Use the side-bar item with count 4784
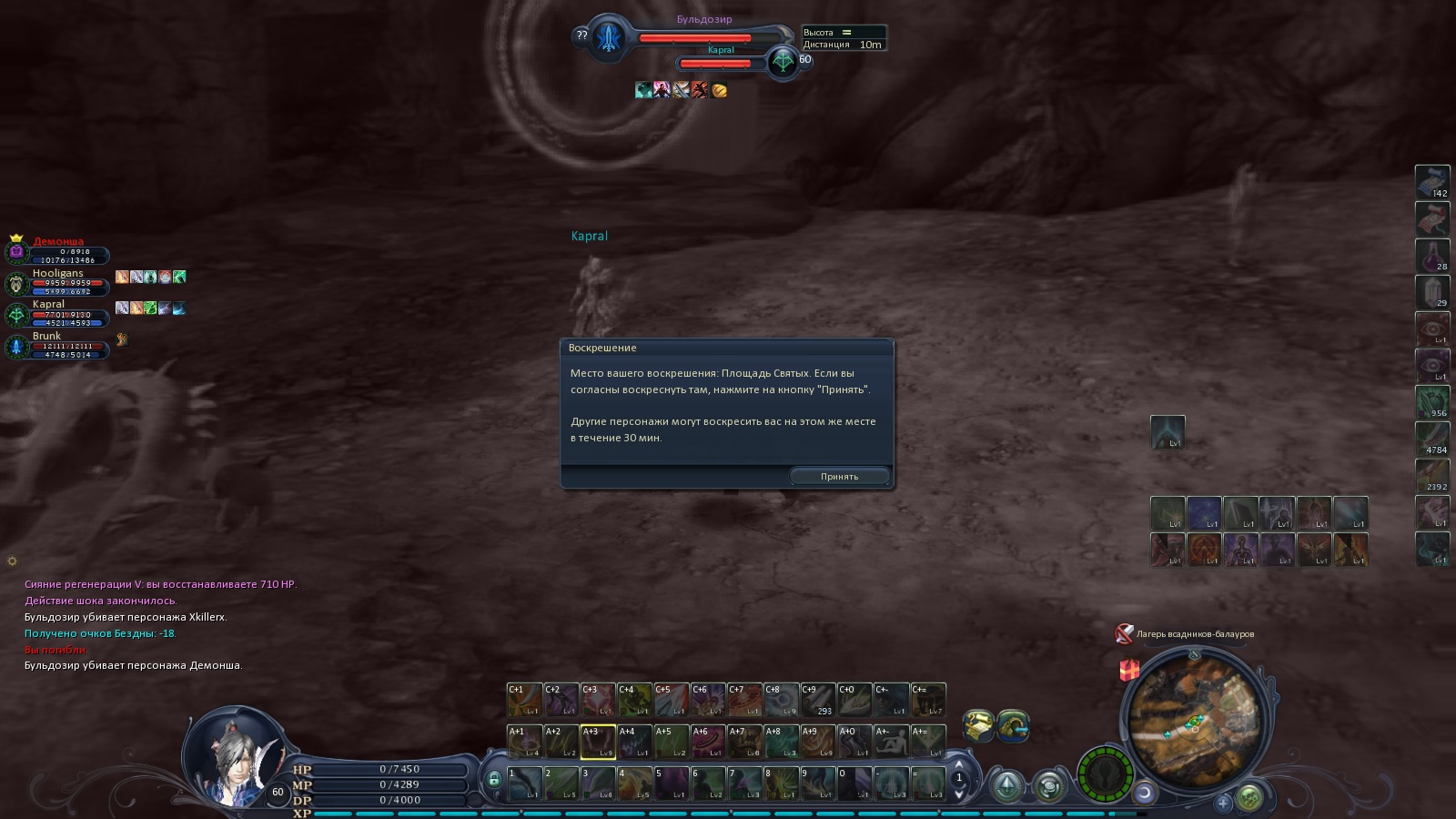 (1432, 439)
